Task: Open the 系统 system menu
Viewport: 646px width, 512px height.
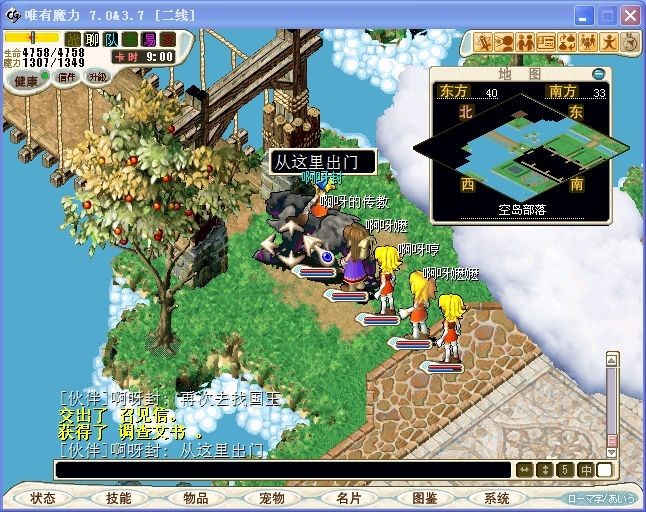Action: (497, 498)
